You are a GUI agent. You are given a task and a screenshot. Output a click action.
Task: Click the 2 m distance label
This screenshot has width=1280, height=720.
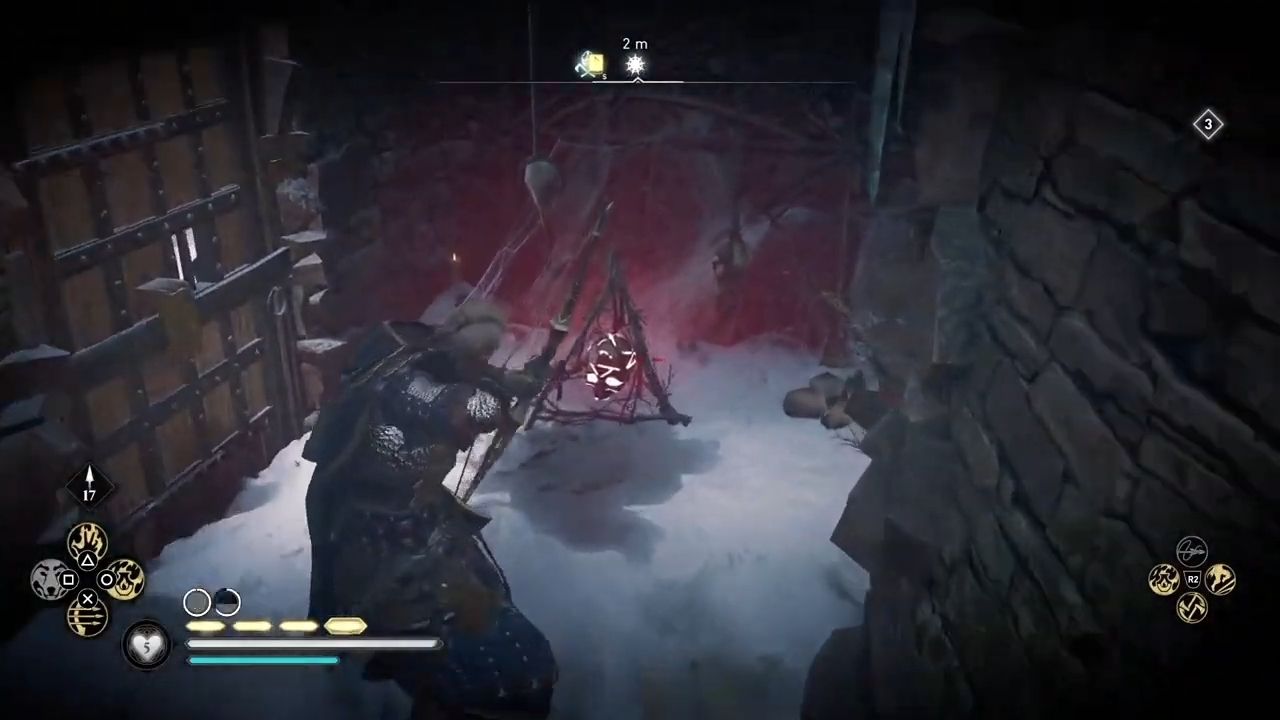(x=635, y=44)
